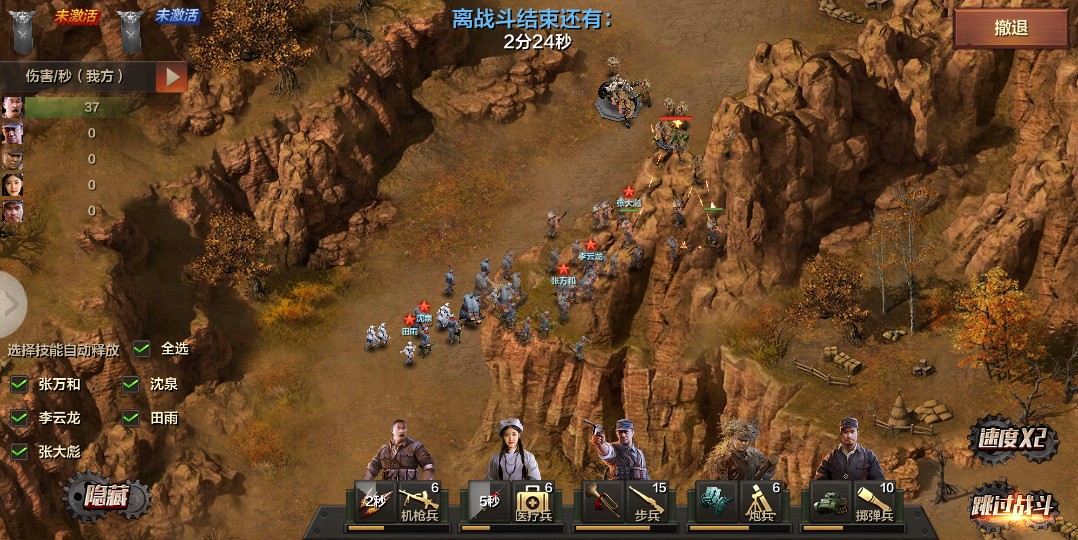Activate the tank skill icon
The height and width of the screenshot is (540, 1078).
coord(830,500)
